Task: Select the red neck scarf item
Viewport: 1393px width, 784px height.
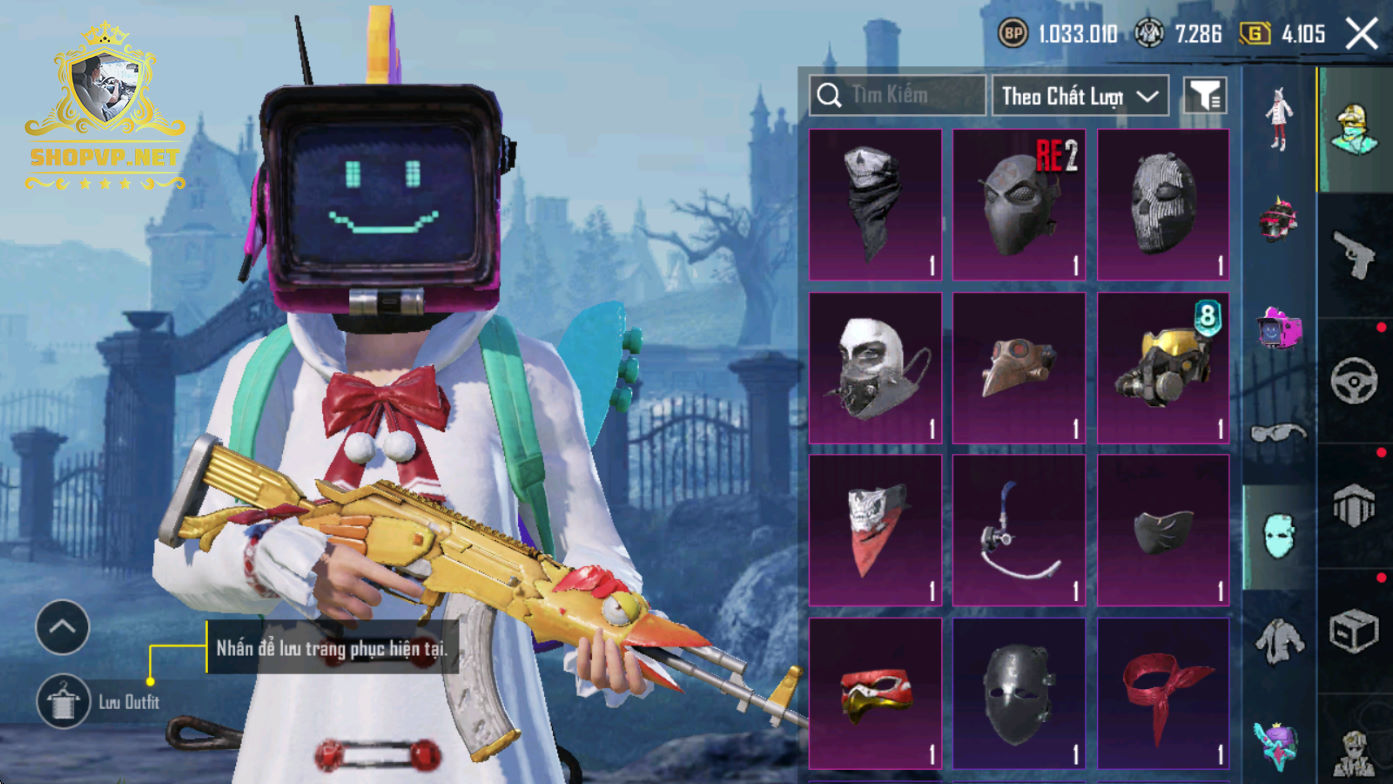Action: point(1163,693)
